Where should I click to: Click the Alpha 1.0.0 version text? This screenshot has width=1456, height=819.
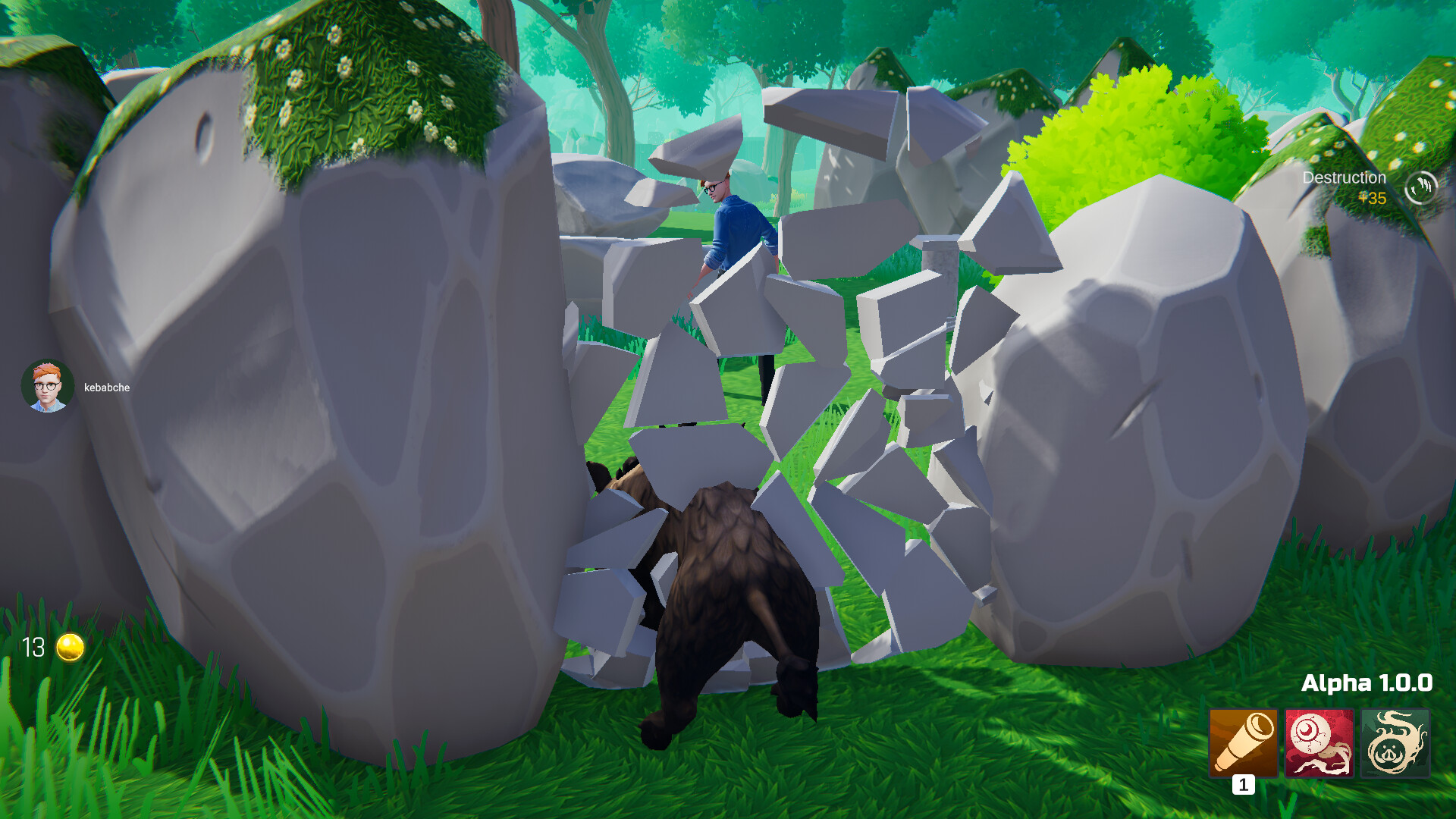click(1367, 682)
